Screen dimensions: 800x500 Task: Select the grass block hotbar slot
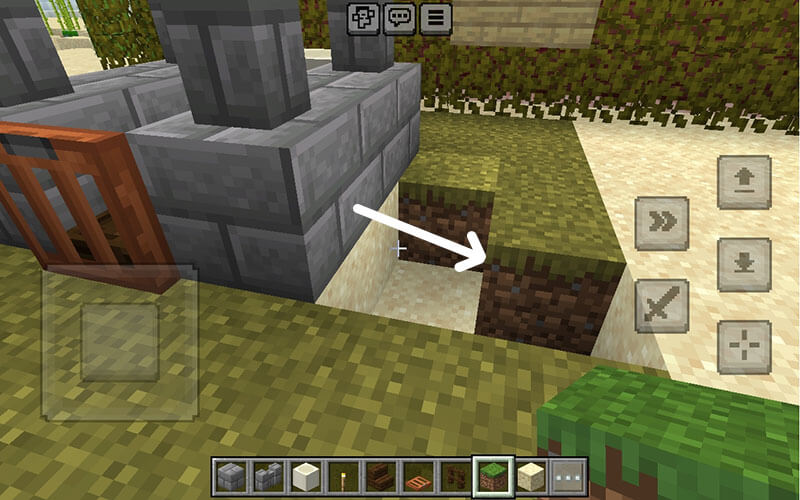[493, 477]
